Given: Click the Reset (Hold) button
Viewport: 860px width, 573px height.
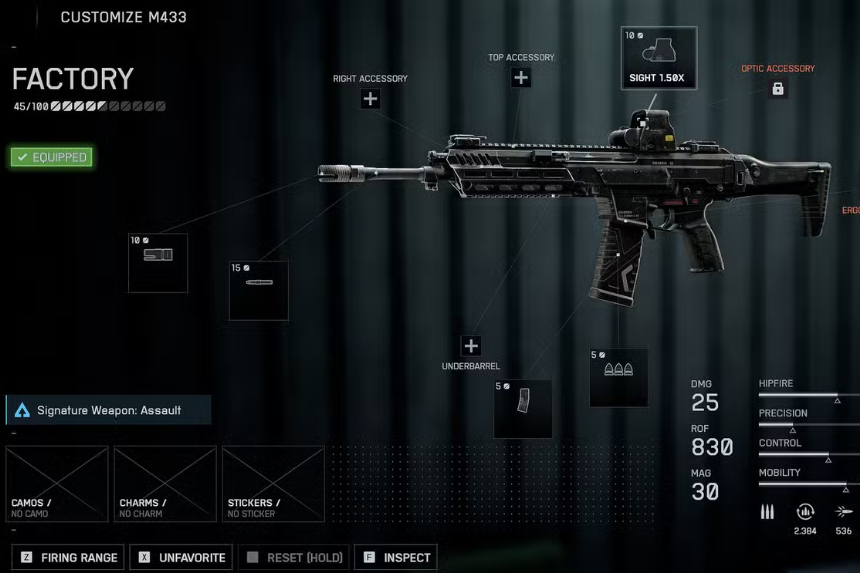Looking at the screenshot, I should coord(295,557).
